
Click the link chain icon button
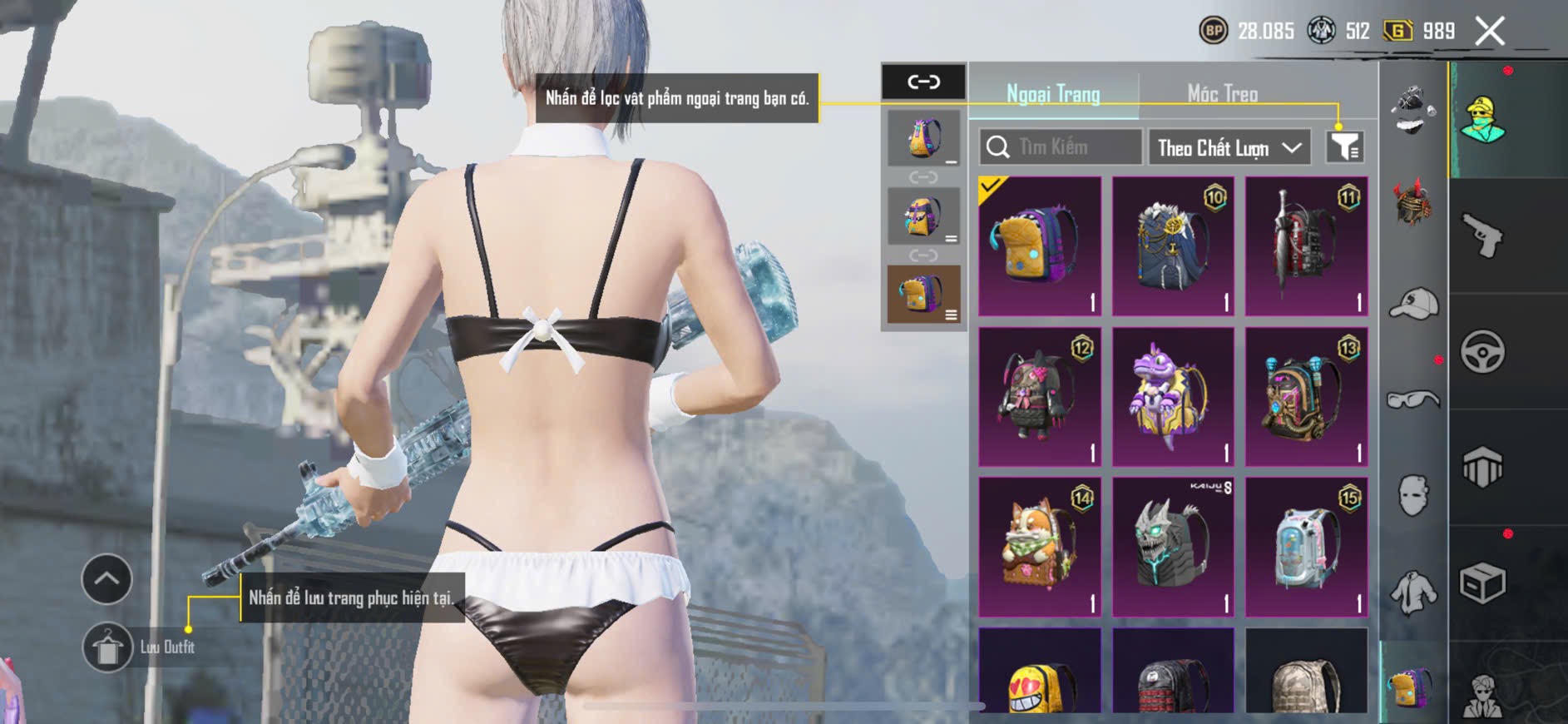(923, 82)
